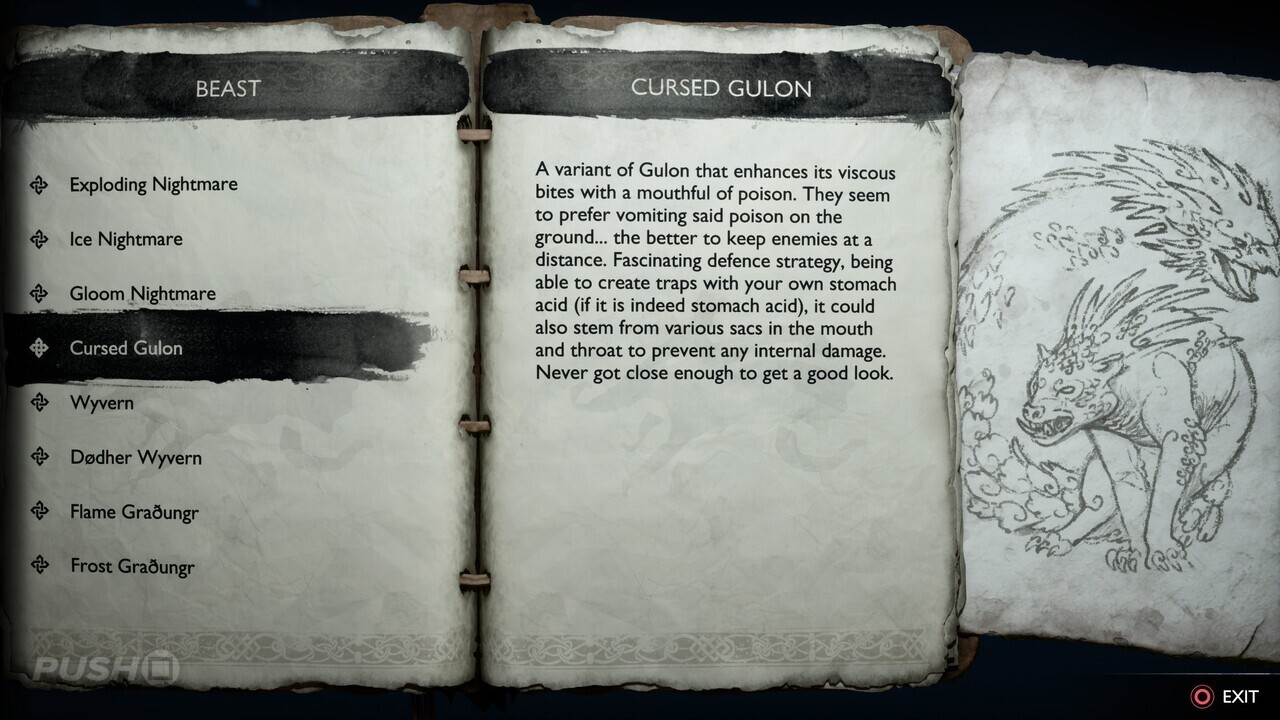Select the Dødher Wyvern entry
This screenshot has height=720, width=1280.
coord(135,457)
